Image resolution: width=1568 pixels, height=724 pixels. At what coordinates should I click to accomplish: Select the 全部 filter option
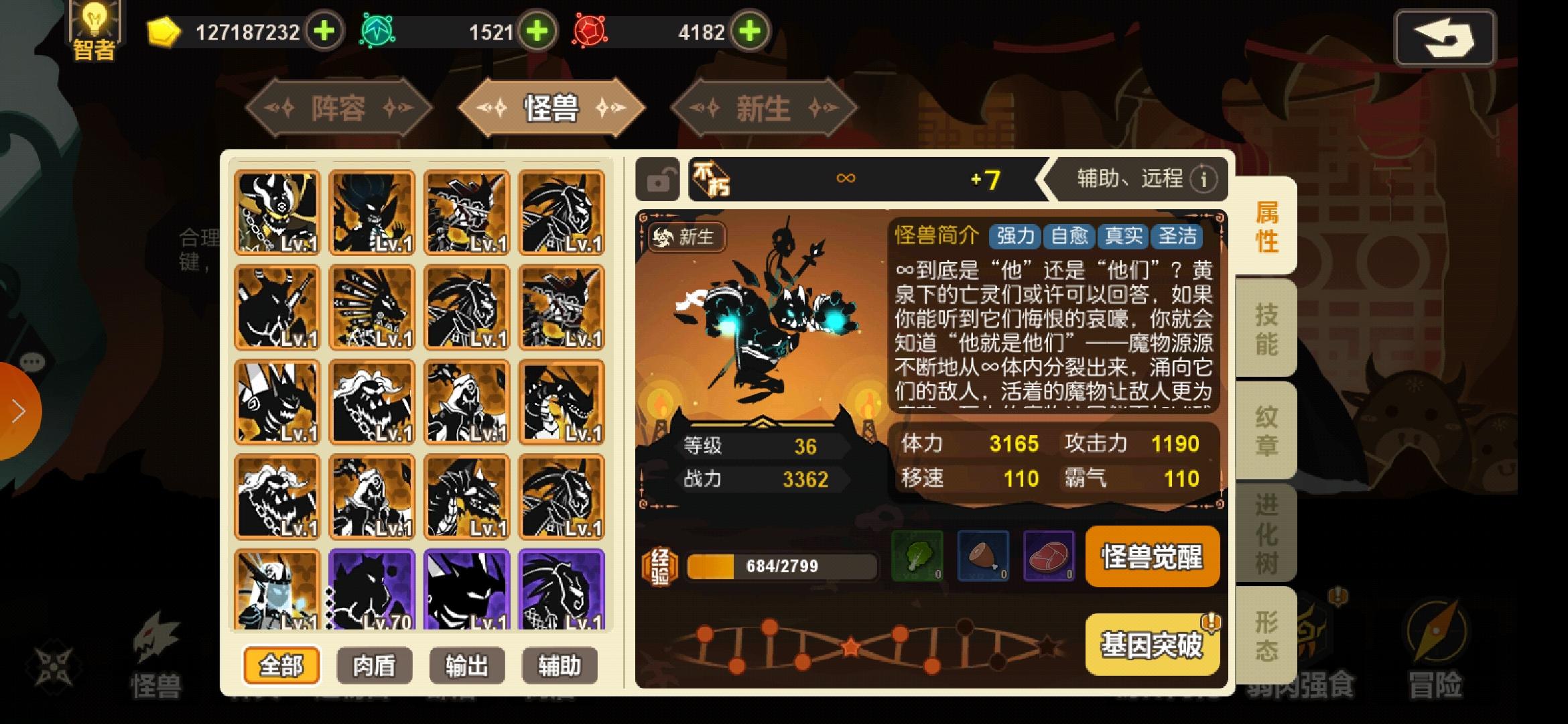pos(281,666)
